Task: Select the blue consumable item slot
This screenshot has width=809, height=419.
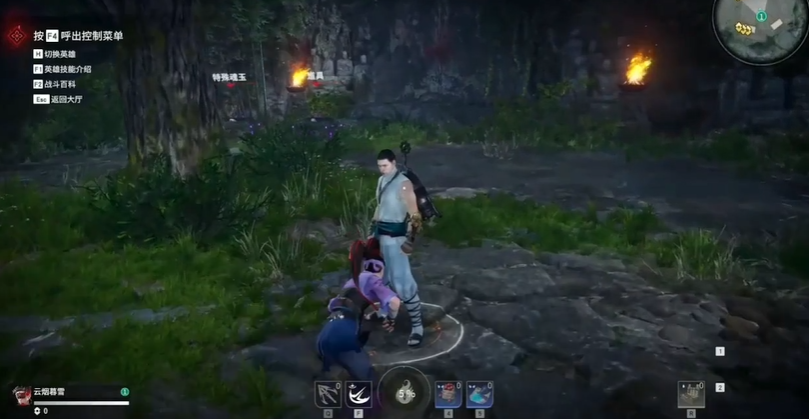Action: coord(480,393)
